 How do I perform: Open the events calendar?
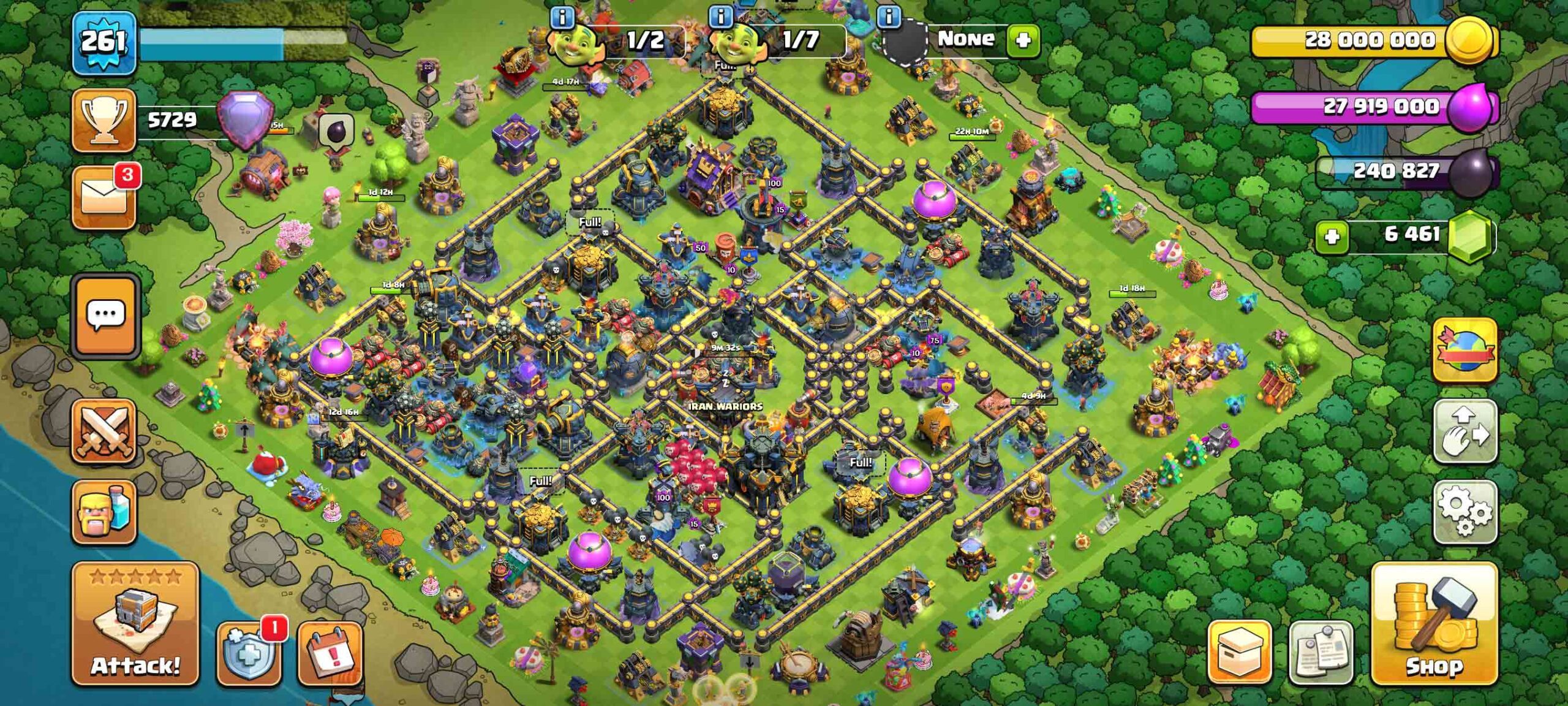click(x=330, y=652)
